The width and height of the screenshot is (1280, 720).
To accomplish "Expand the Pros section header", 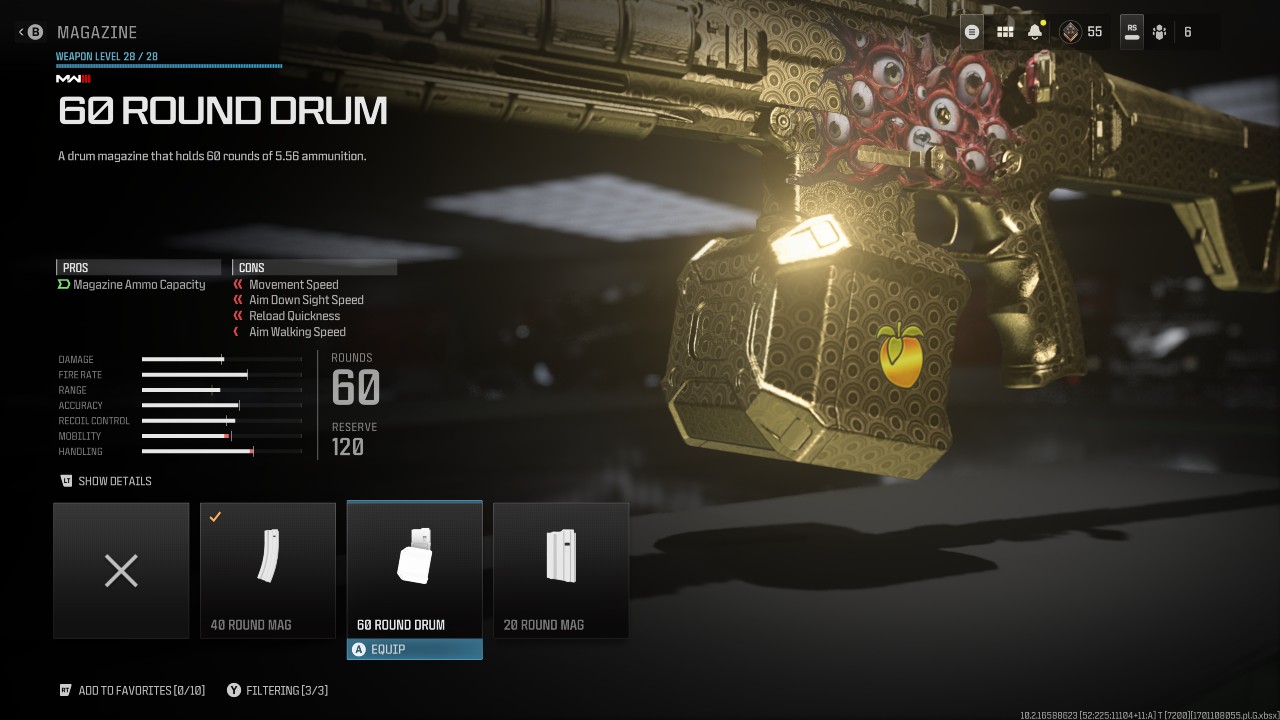I will pos(138,267).
